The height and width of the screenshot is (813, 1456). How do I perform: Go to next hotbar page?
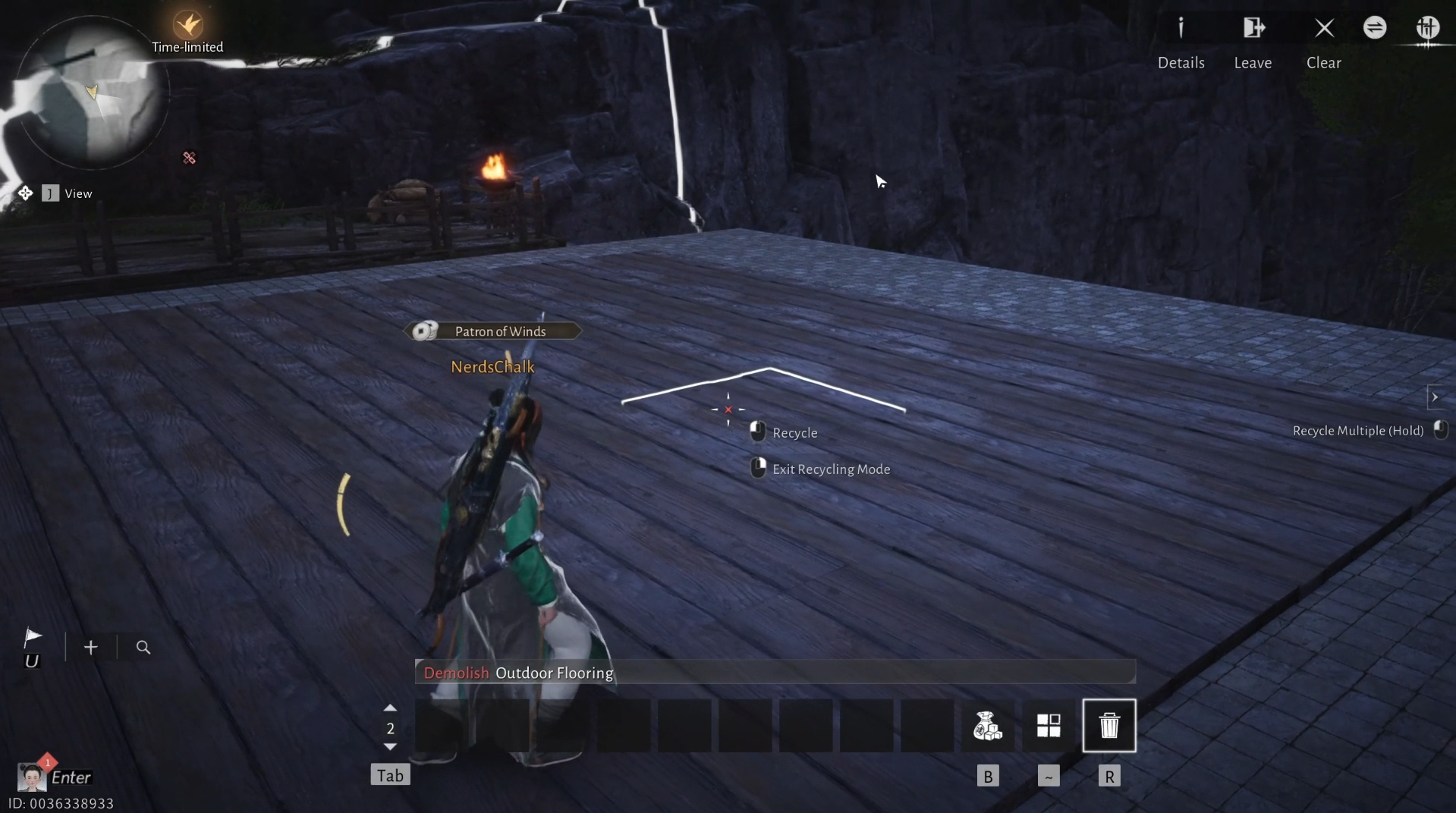[x=390, y=748]
